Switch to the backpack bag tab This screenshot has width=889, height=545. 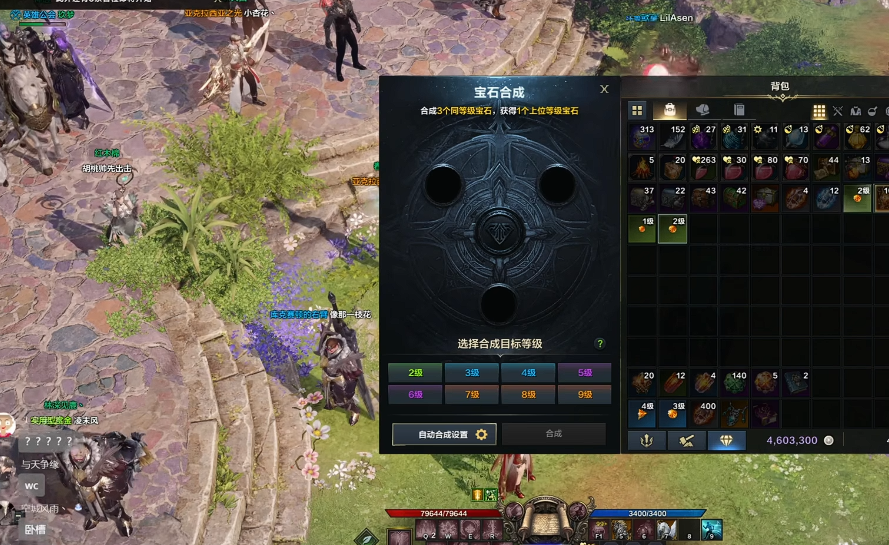point(669,110)
